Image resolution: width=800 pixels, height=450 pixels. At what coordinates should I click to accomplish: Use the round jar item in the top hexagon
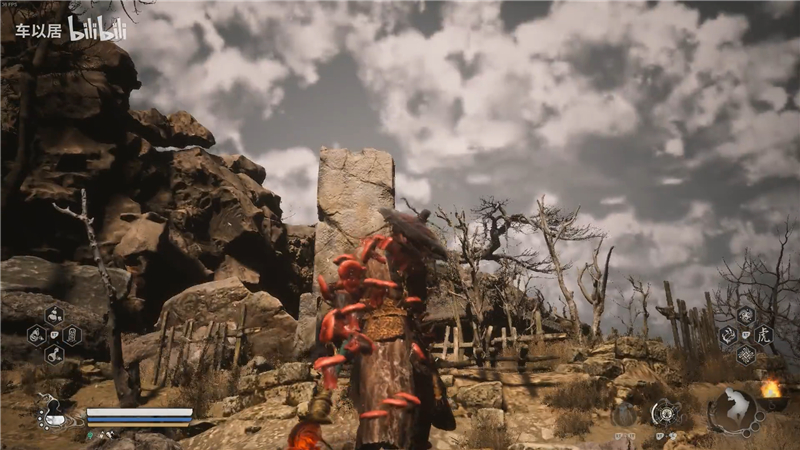(53, 315)
